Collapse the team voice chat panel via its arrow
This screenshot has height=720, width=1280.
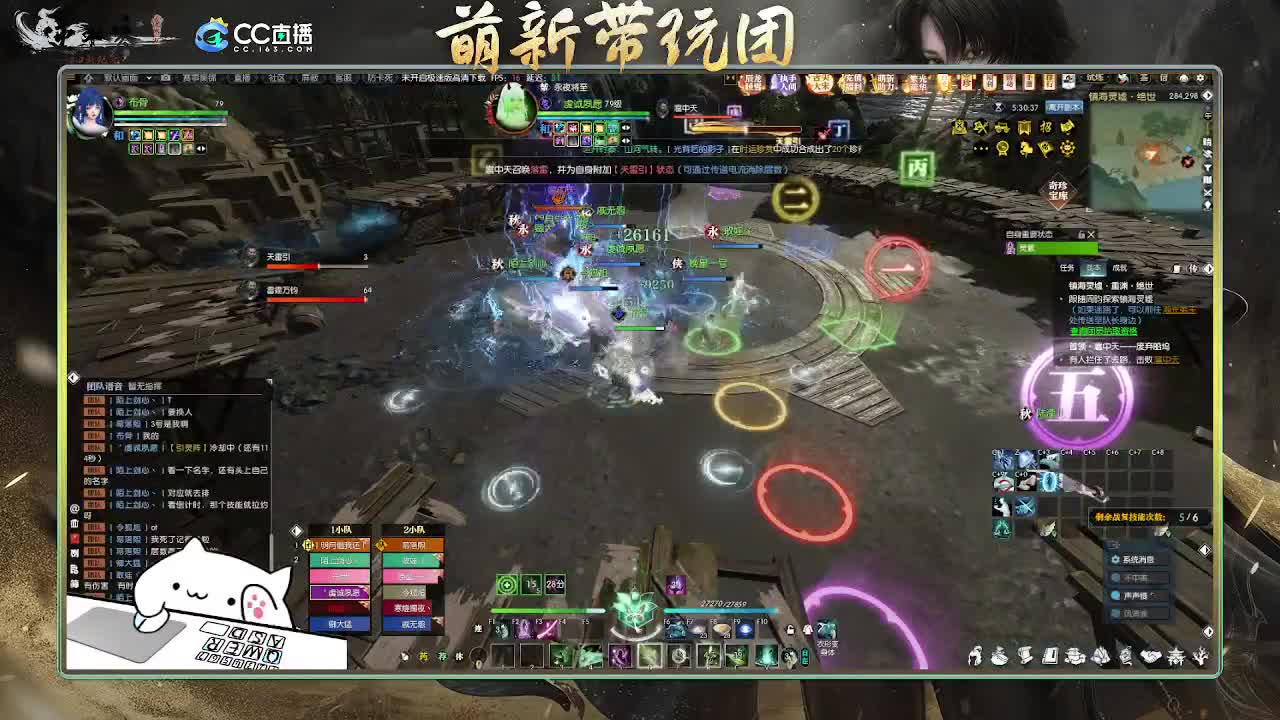click(73, 377)
